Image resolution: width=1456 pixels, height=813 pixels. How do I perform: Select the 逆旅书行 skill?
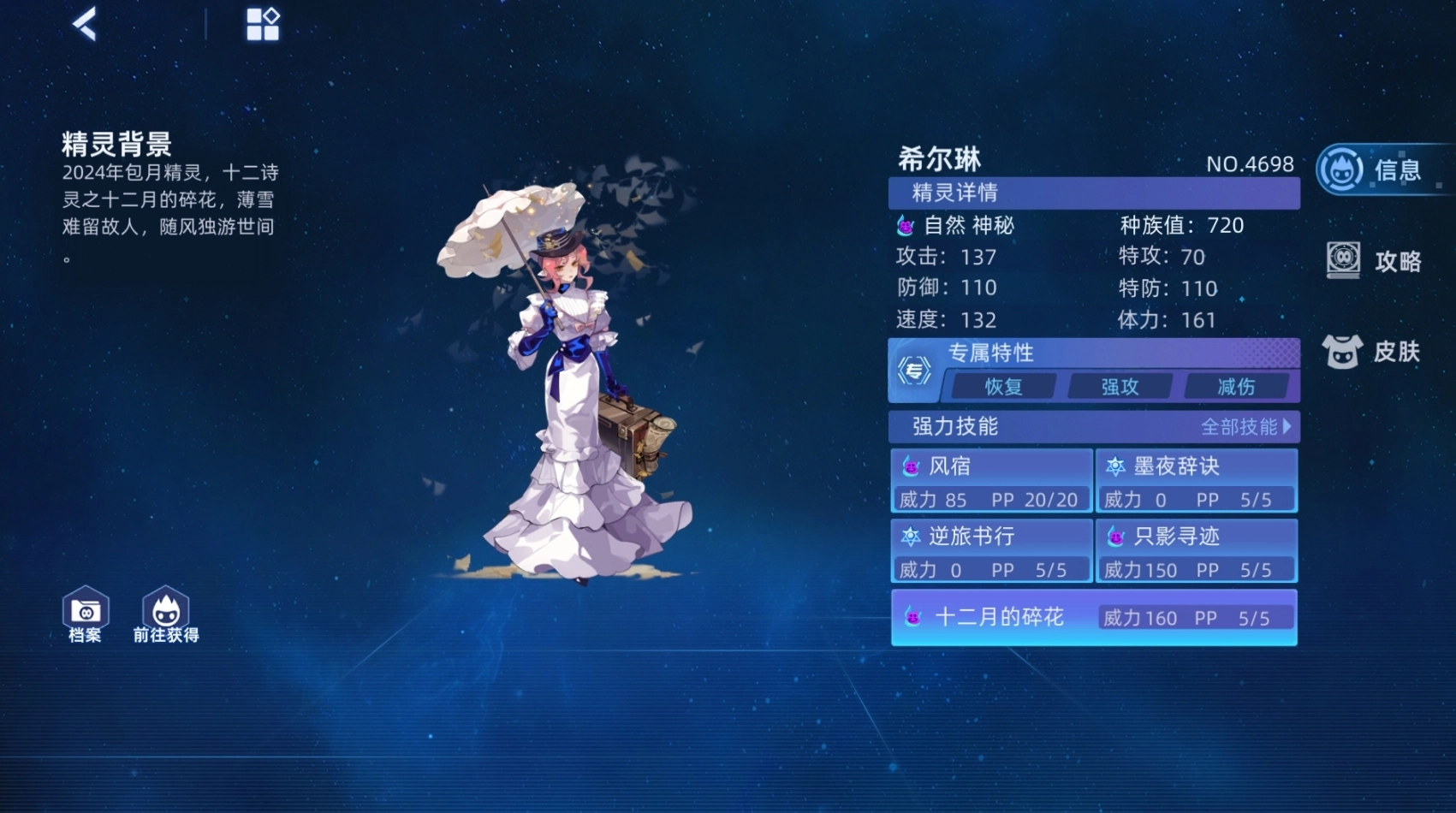pos(991,550)
